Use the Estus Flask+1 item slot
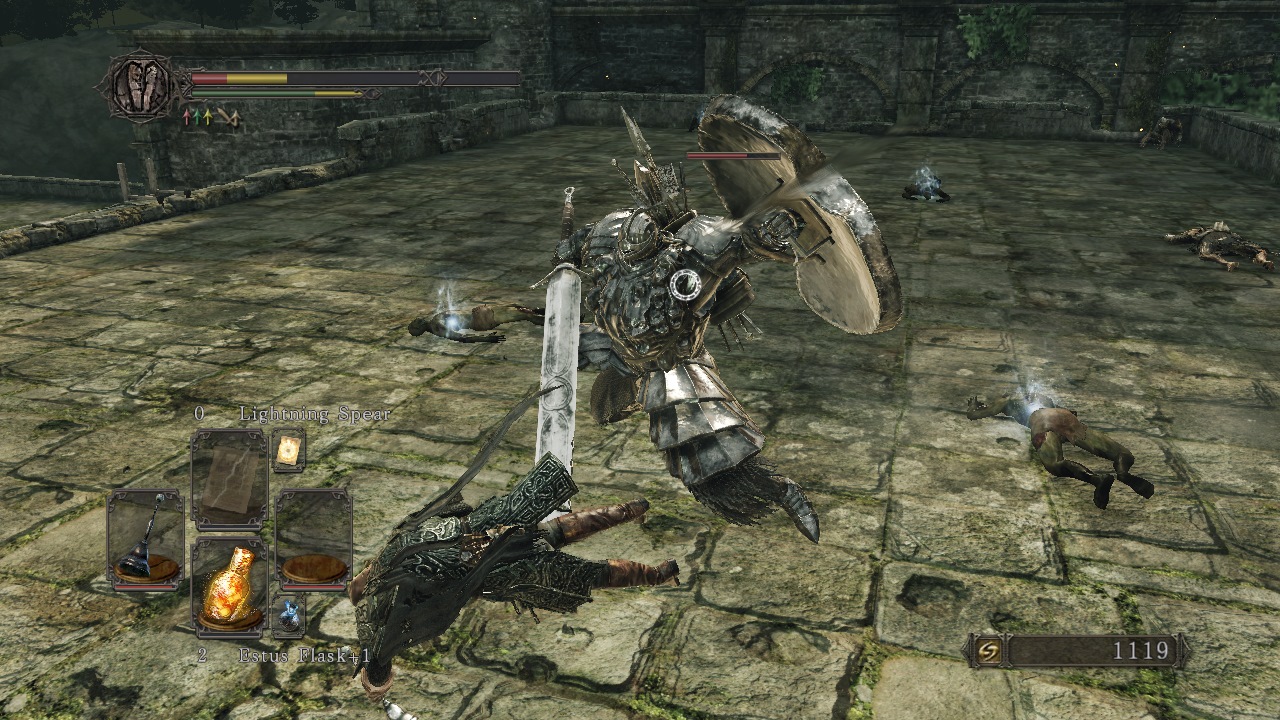The image size is (1280, 720). pos(229,588)
